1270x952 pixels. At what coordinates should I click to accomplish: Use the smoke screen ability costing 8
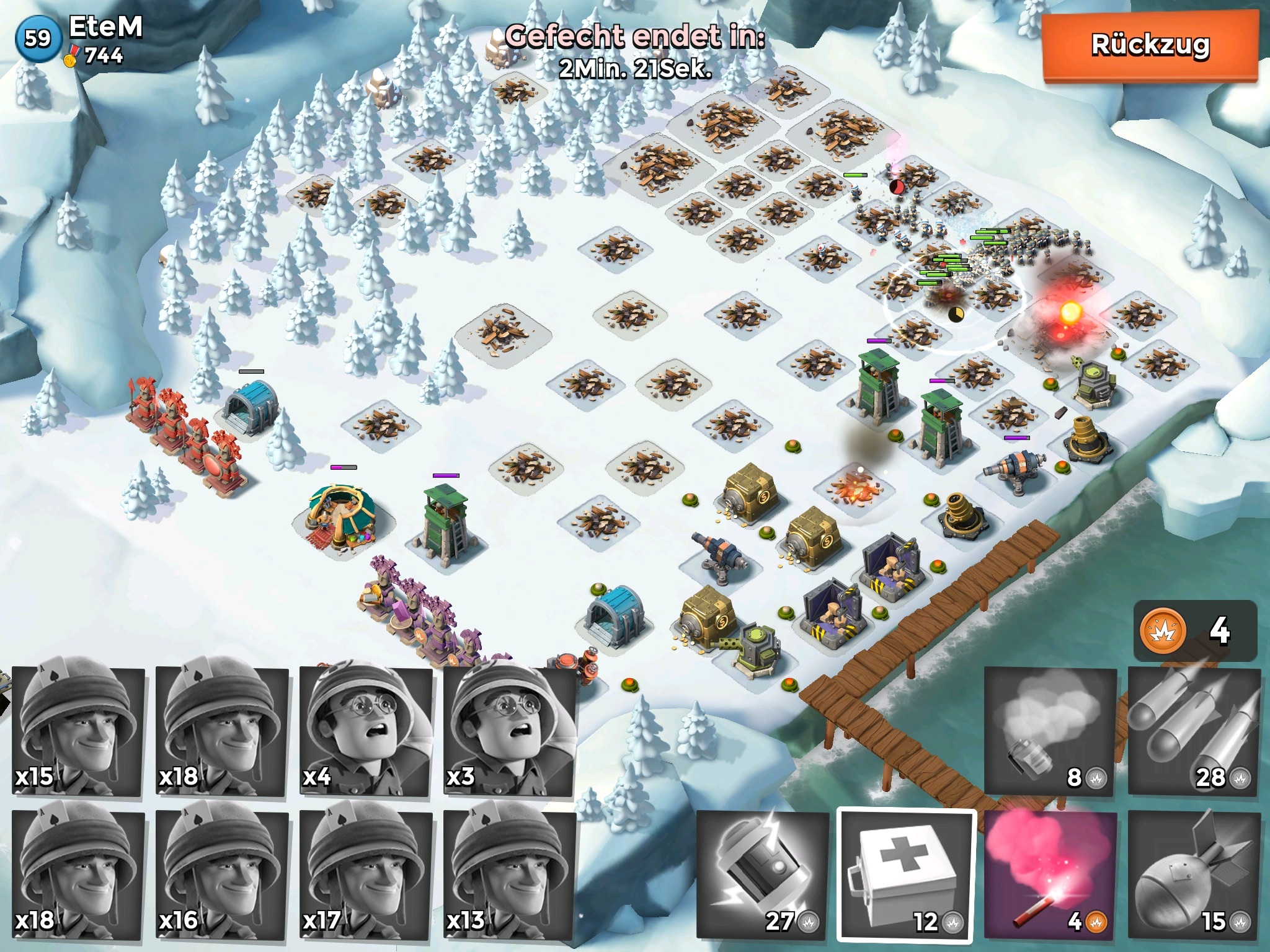coord(1049,731)
